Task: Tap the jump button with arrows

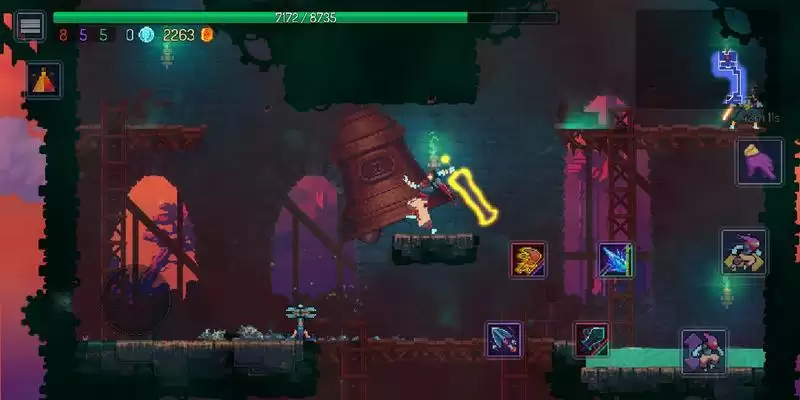Action: click(704, 351)
